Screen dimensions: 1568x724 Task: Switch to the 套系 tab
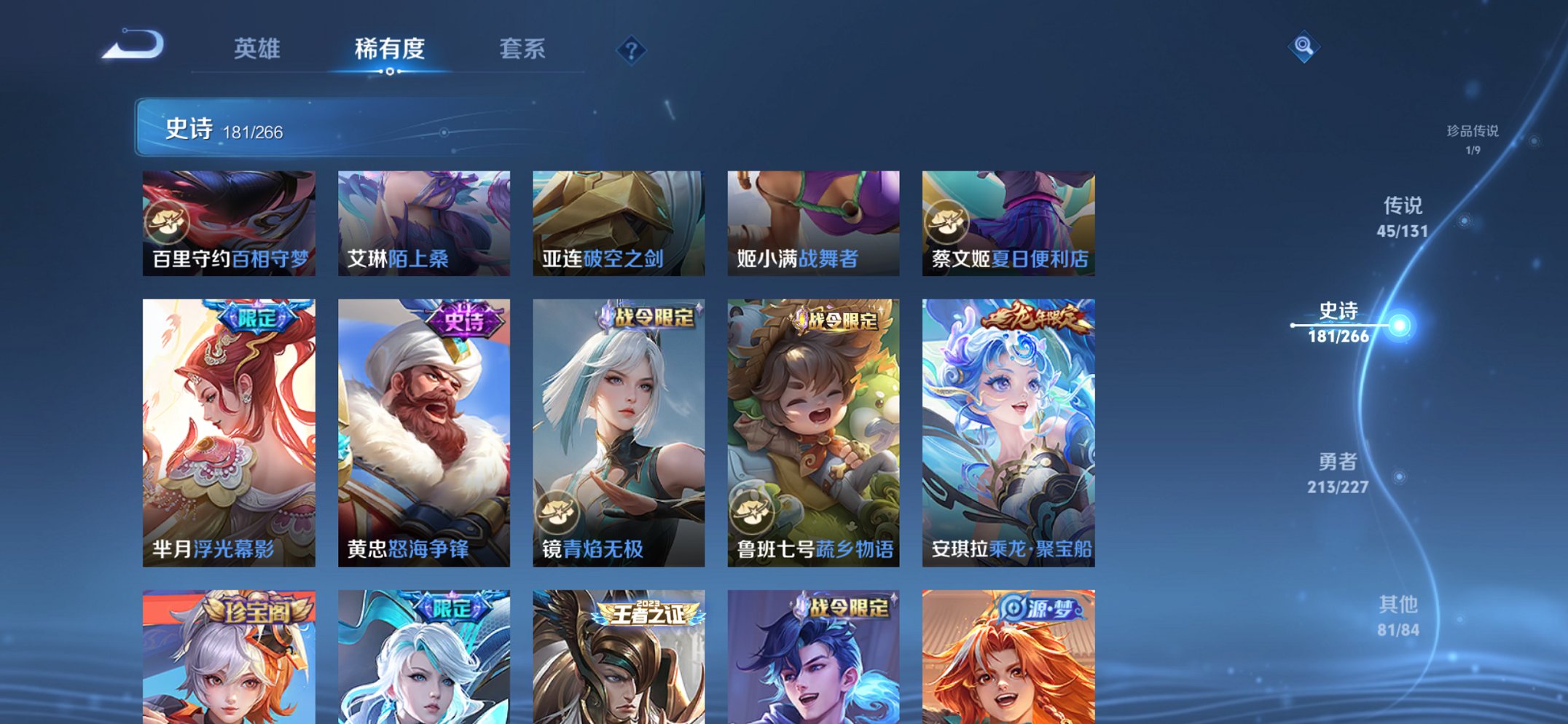[x=522, y=49]
